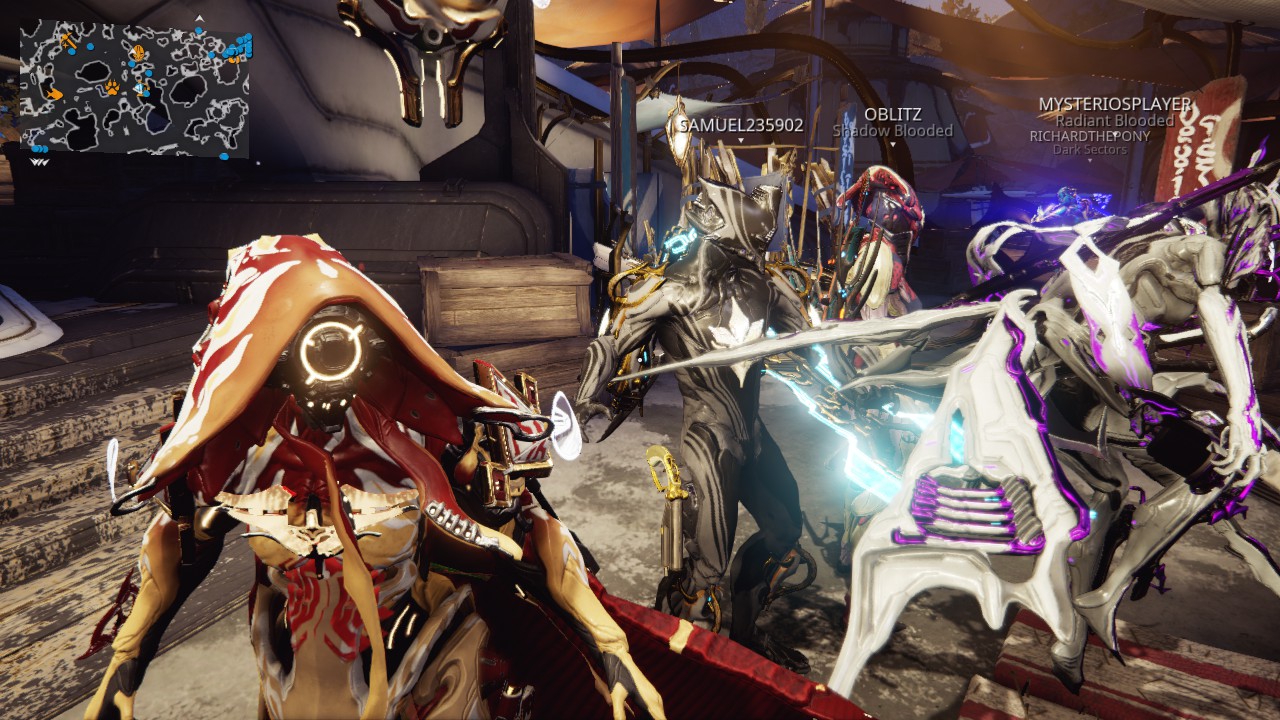The height and width of the screenshot is (720, 1280).
Task: Click the minimap in the corner
Action: [x=134, y=88]
